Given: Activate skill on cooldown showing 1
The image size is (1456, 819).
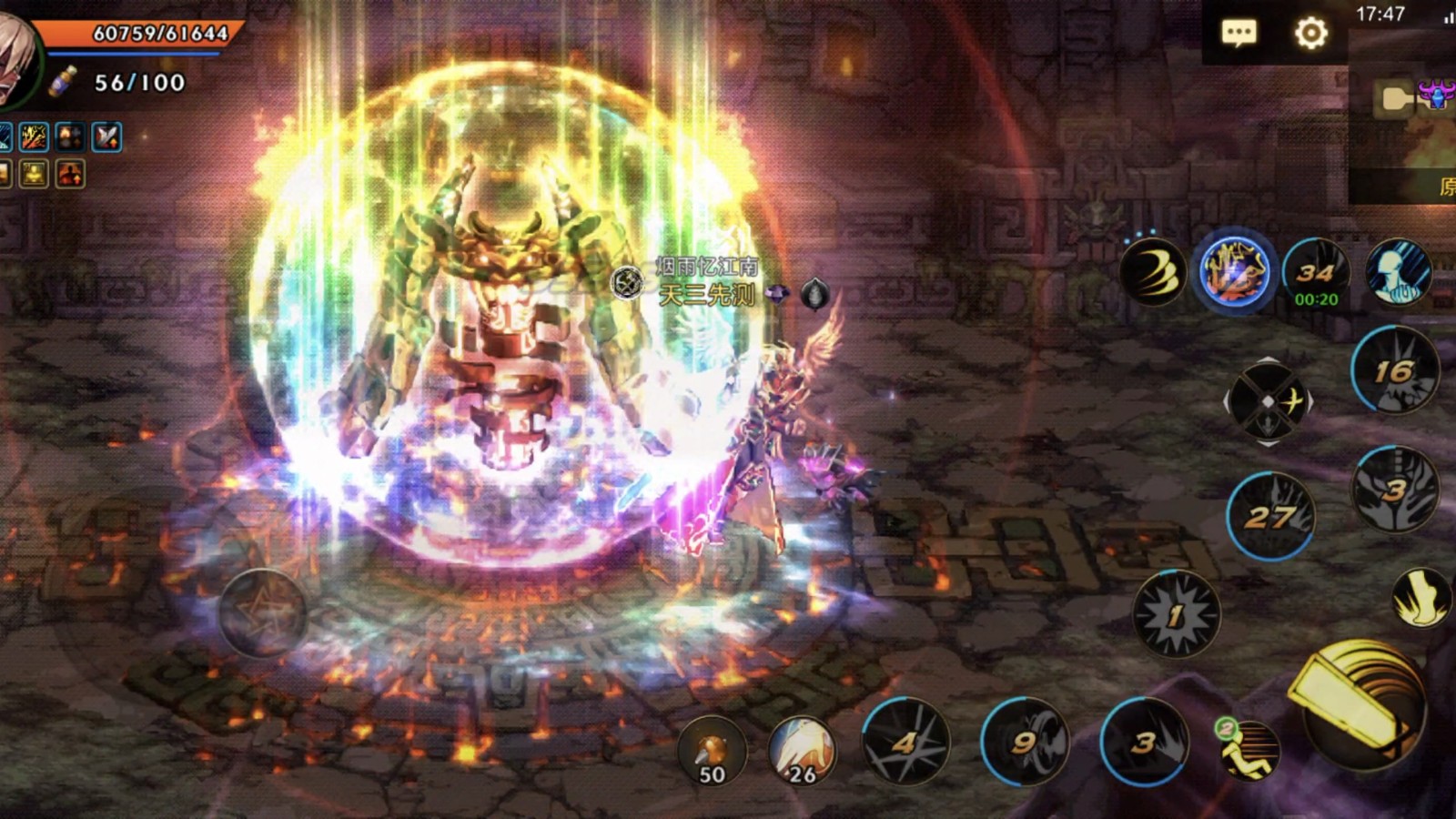Looking at the screenshot, I should point(1176,615).
